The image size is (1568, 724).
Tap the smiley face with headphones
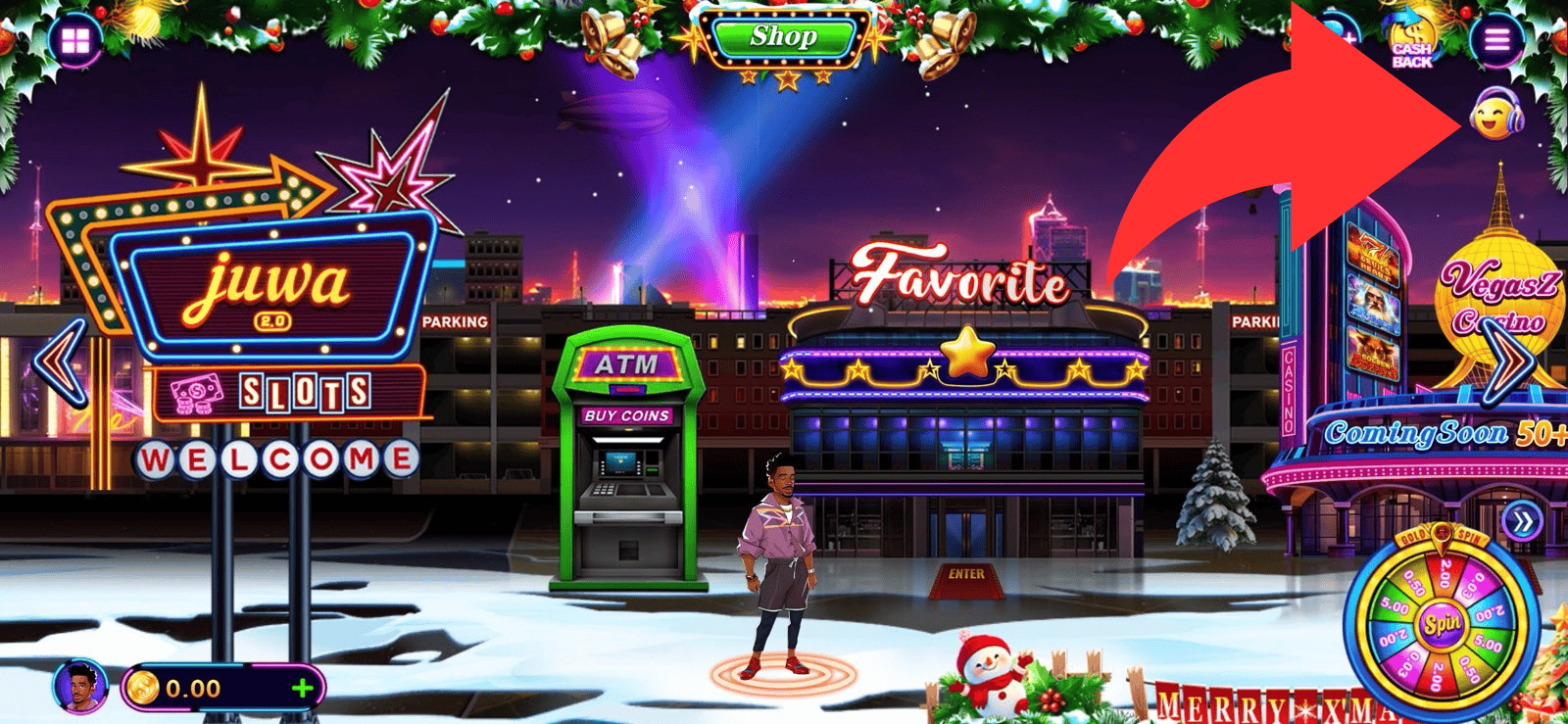click(x=1496, y=114)
